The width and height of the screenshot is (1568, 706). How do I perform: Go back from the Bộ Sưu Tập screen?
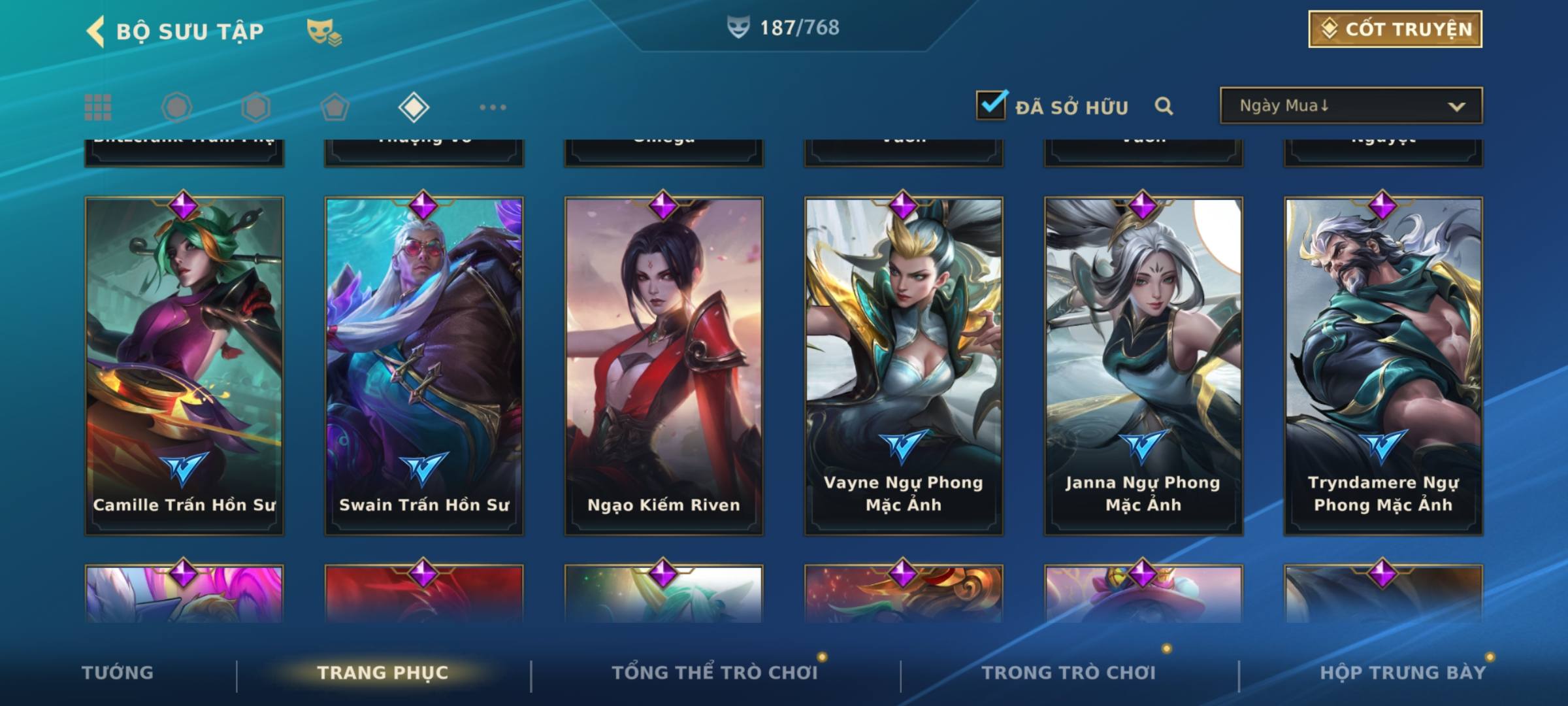pyautogui.click(x=95, y=31)
